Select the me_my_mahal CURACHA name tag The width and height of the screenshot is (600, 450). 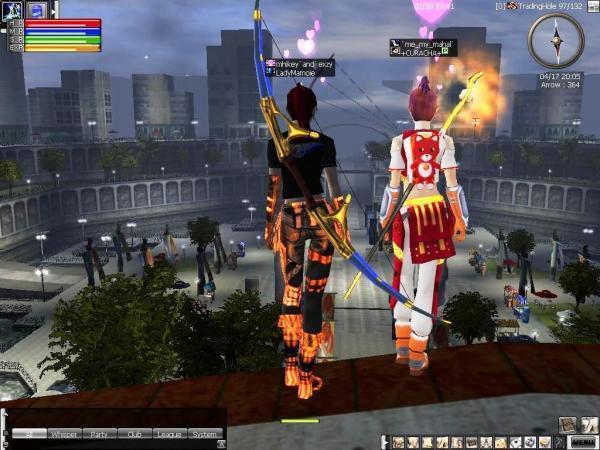422,48
